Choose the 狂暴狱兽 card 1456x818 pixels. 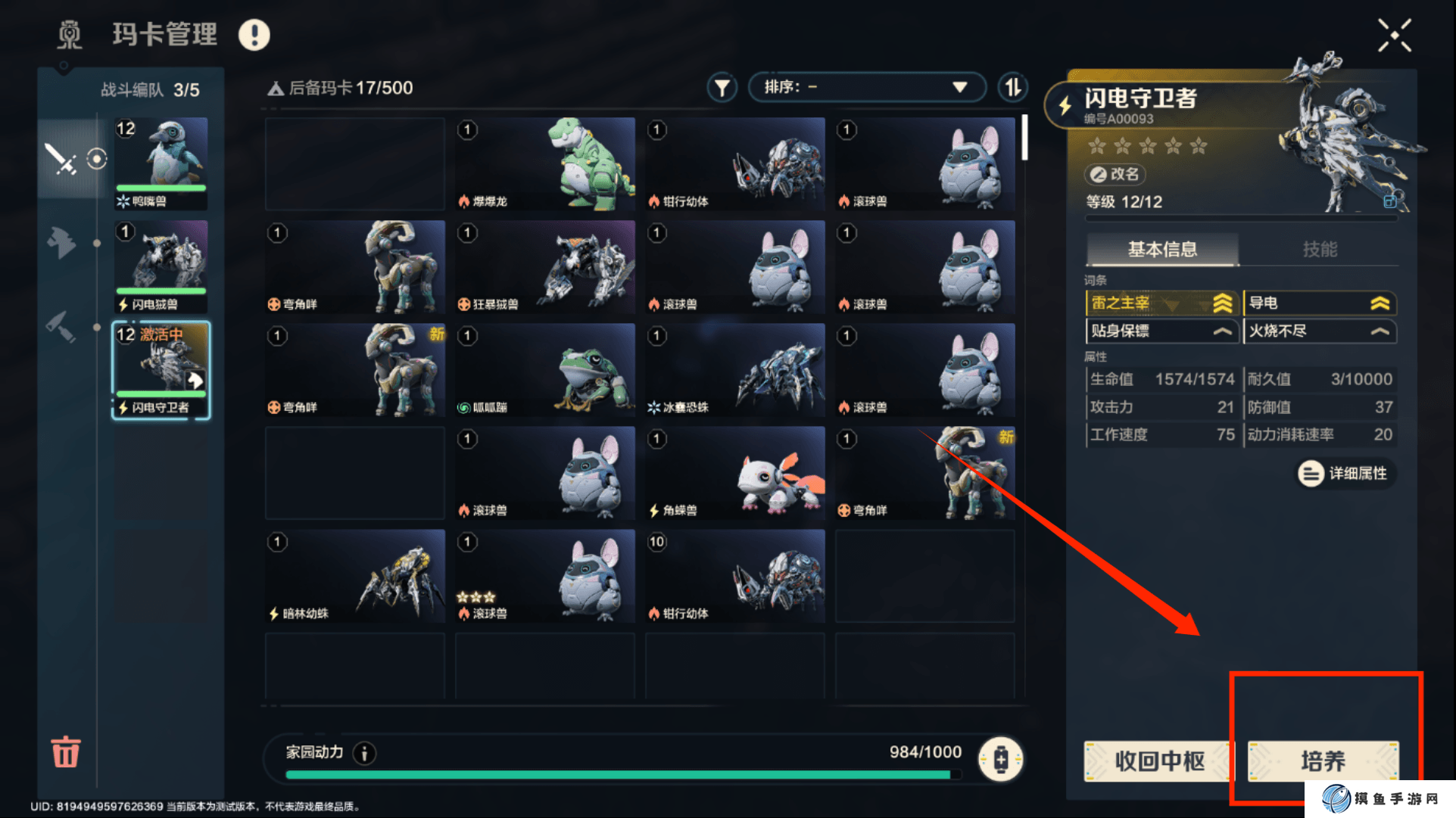(x=545, y=266)
